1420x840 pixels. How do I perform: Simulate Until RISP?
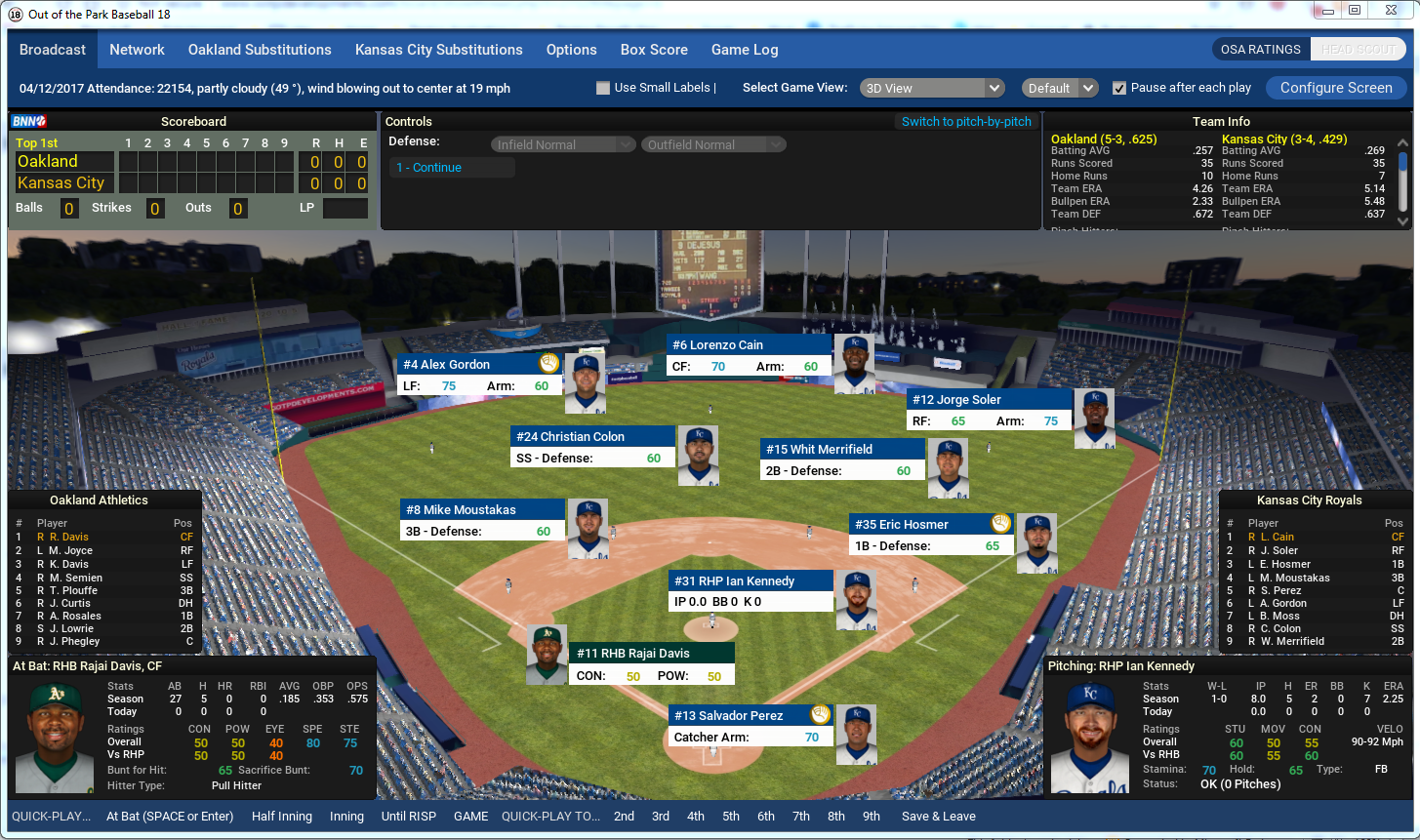408,817
